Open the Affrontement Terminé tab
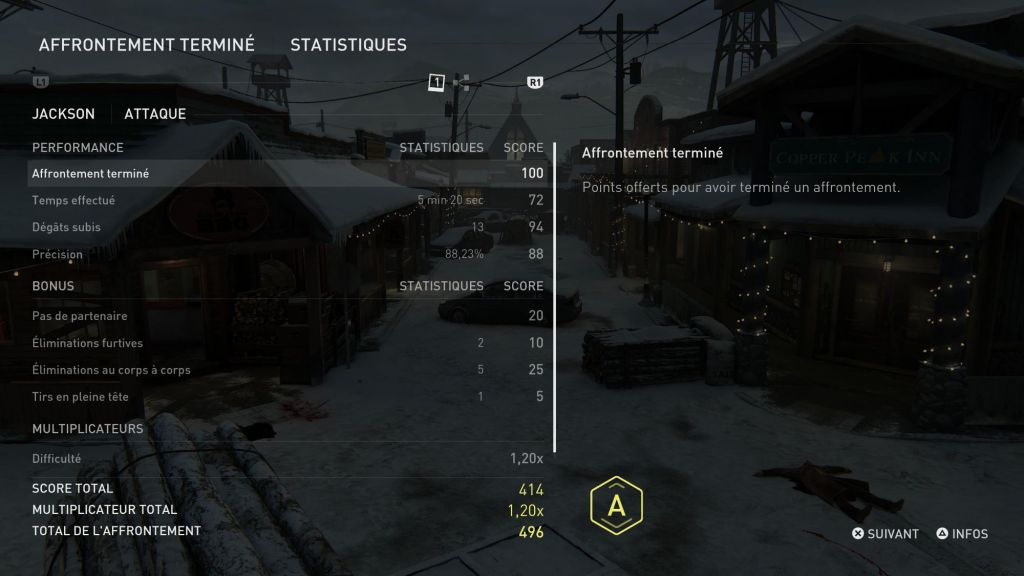 (146, 44)
